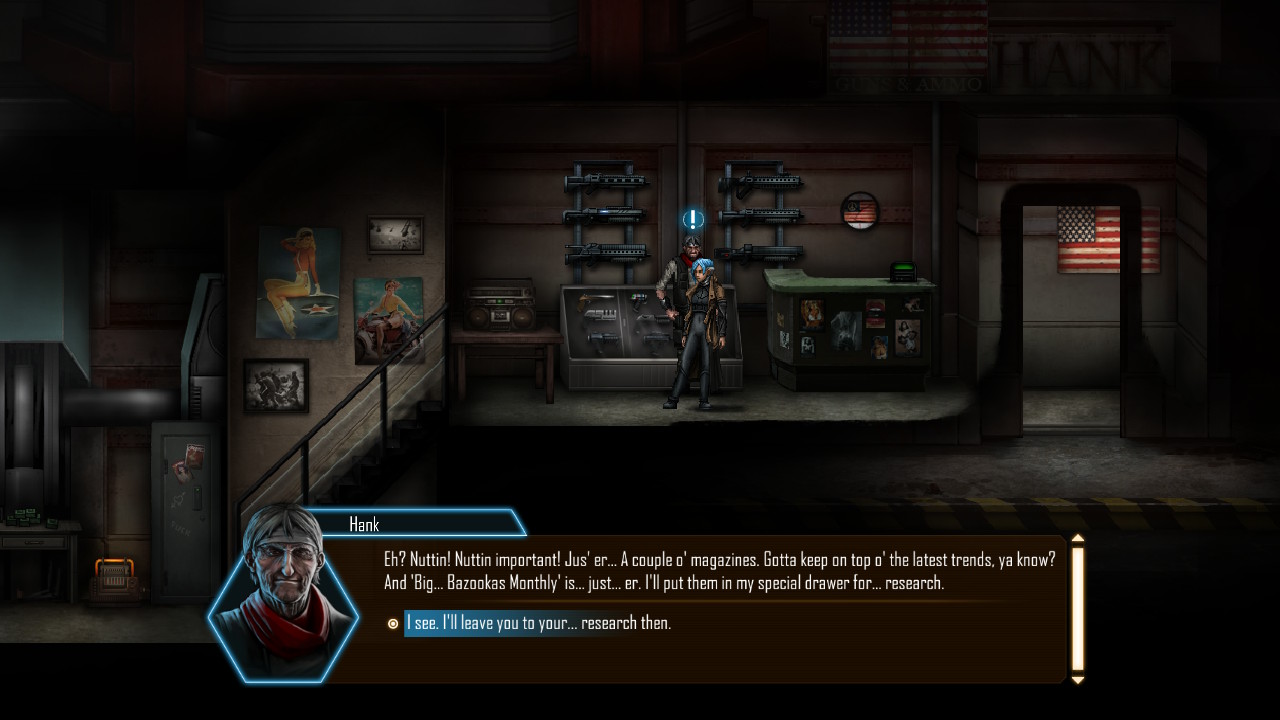
Task: Choose the "I'll leave you to your research" reply
Action: pos(537,623)
